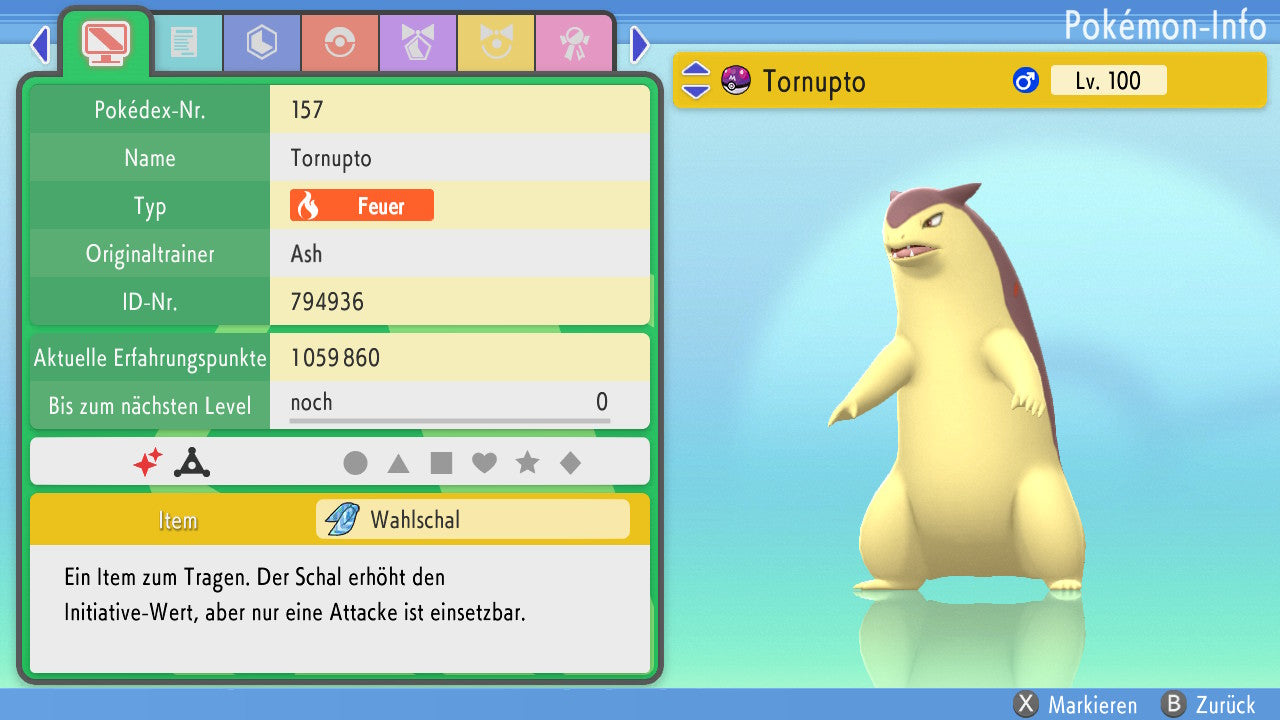Toggle the star marking
Viewport: 1280px width, 720px height.
pos(527,463)
